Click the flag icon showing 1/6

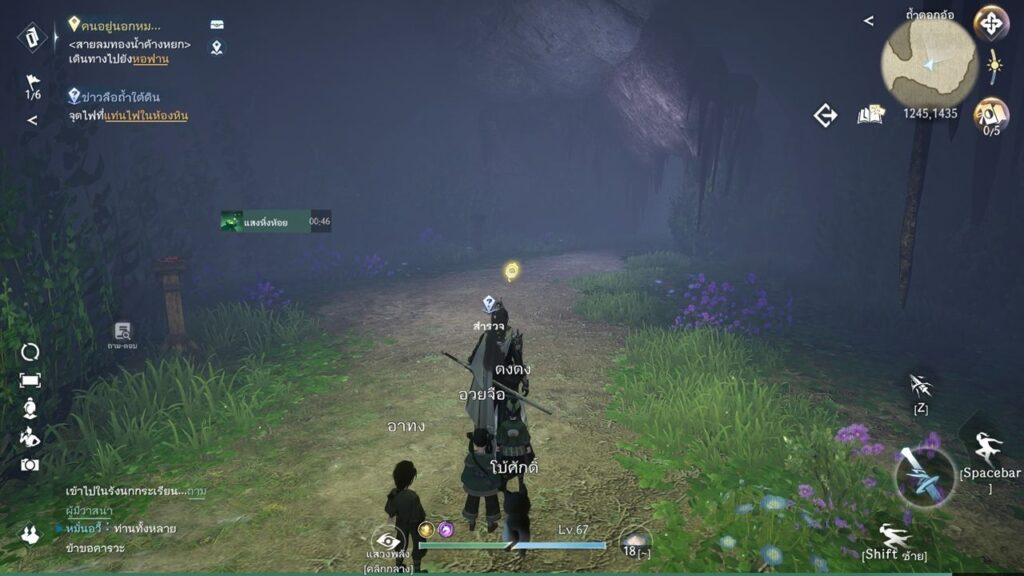[33, 84]
